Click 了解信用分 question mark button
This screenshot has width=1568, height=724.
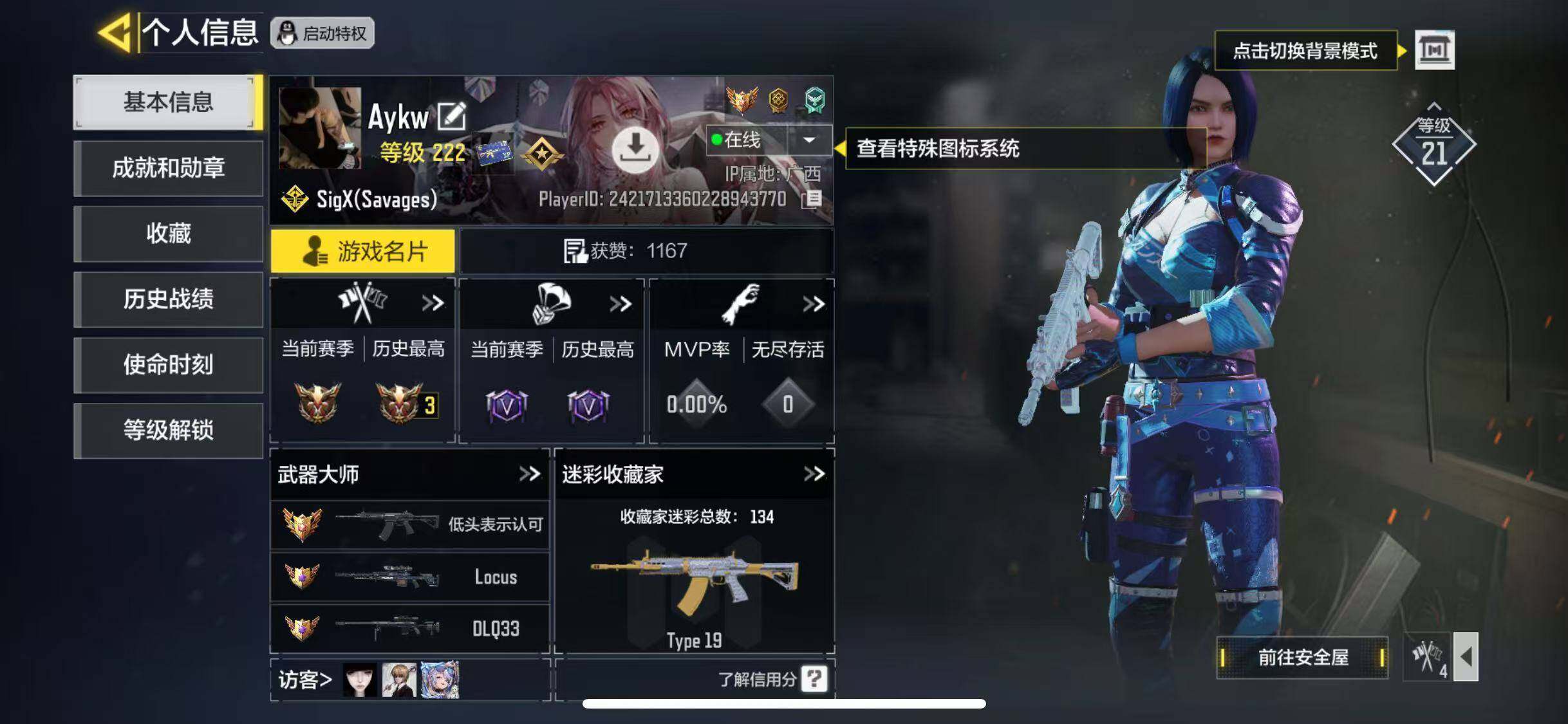(x=814, y=679)
